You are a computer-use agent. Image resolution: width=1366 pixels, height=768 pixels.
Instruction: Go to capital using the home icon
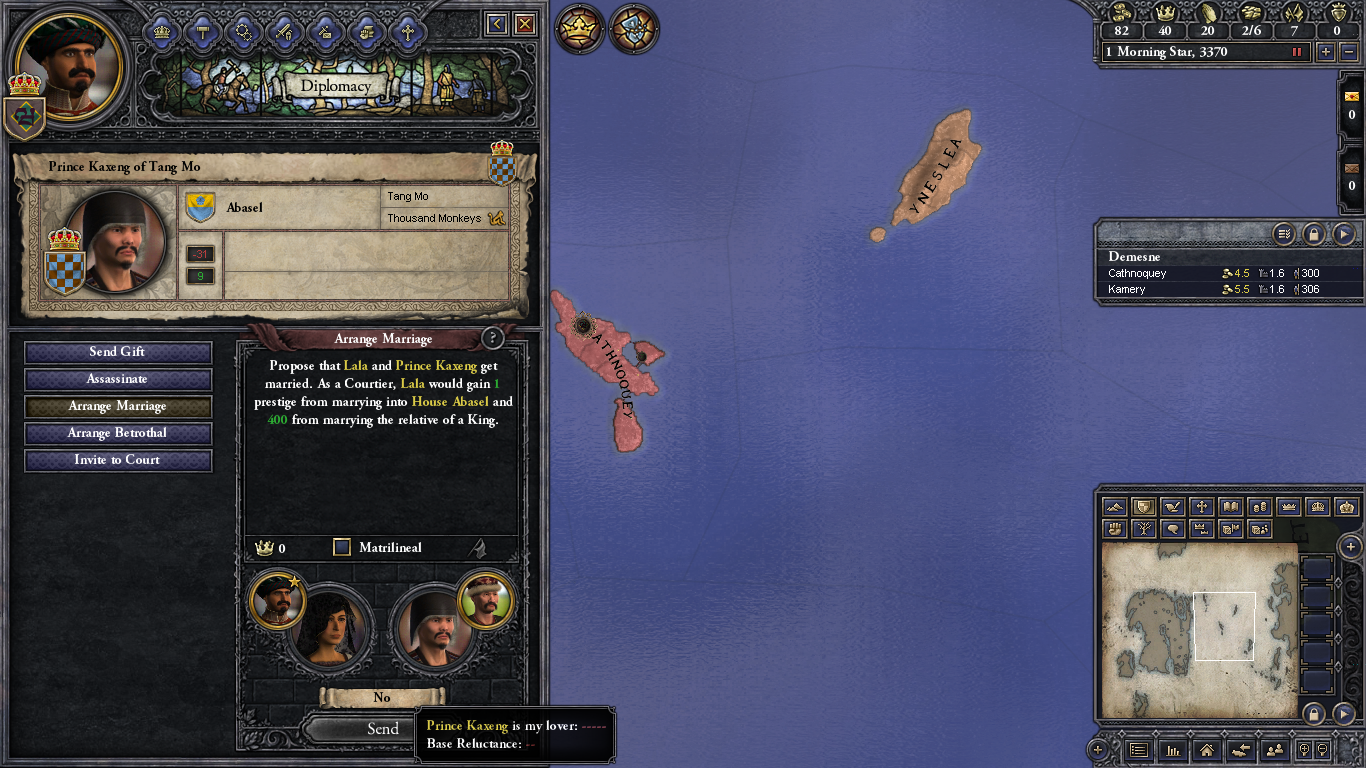pyautogui.click(x=1207, y=750)
